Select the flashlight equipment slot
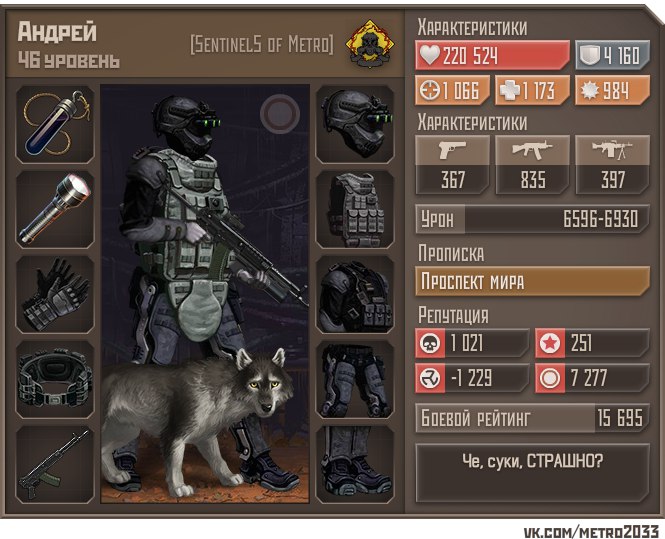 [x=56, y=209]
